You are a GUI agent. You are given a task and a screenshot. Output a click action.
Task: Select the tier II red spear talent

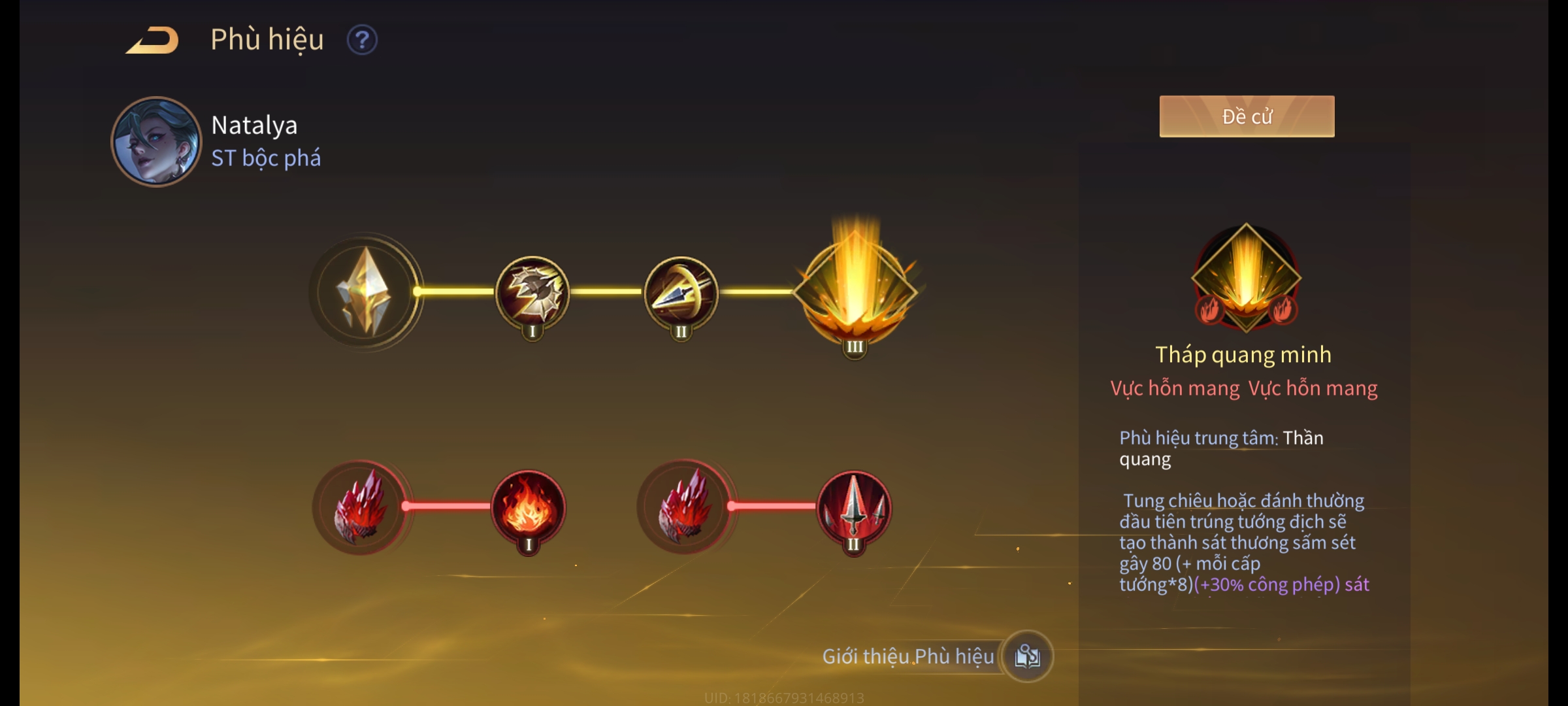[x=854, y=507]
